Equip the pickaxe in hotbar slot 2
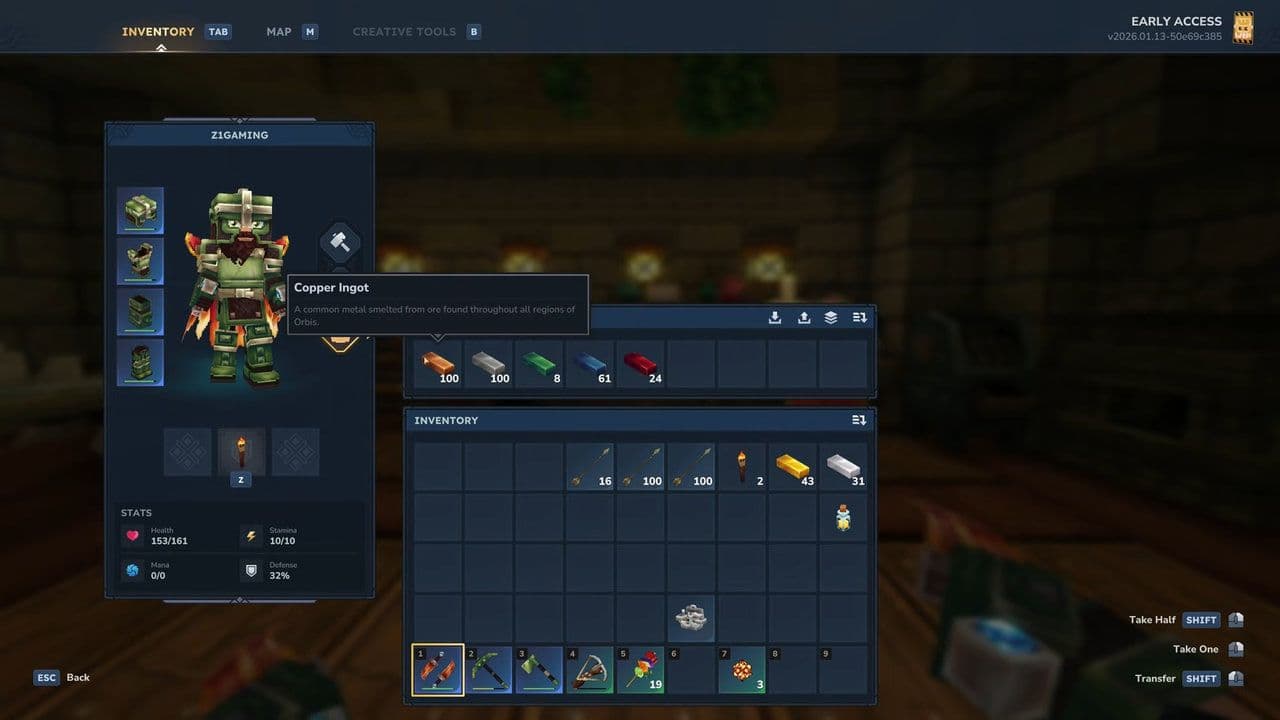The image size is (1280, 720). (488, 670)
